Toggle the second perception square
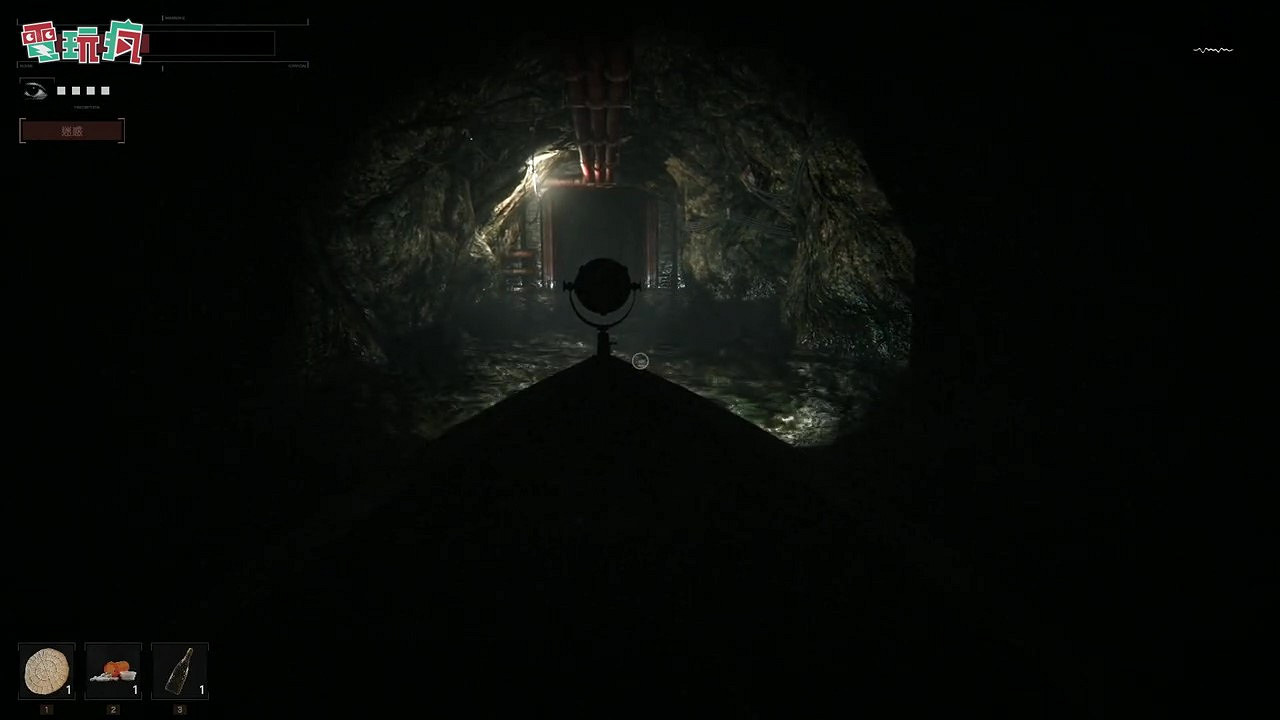Screen dimensions: 1280x720 pyautogui.click(x=75, y=90)
